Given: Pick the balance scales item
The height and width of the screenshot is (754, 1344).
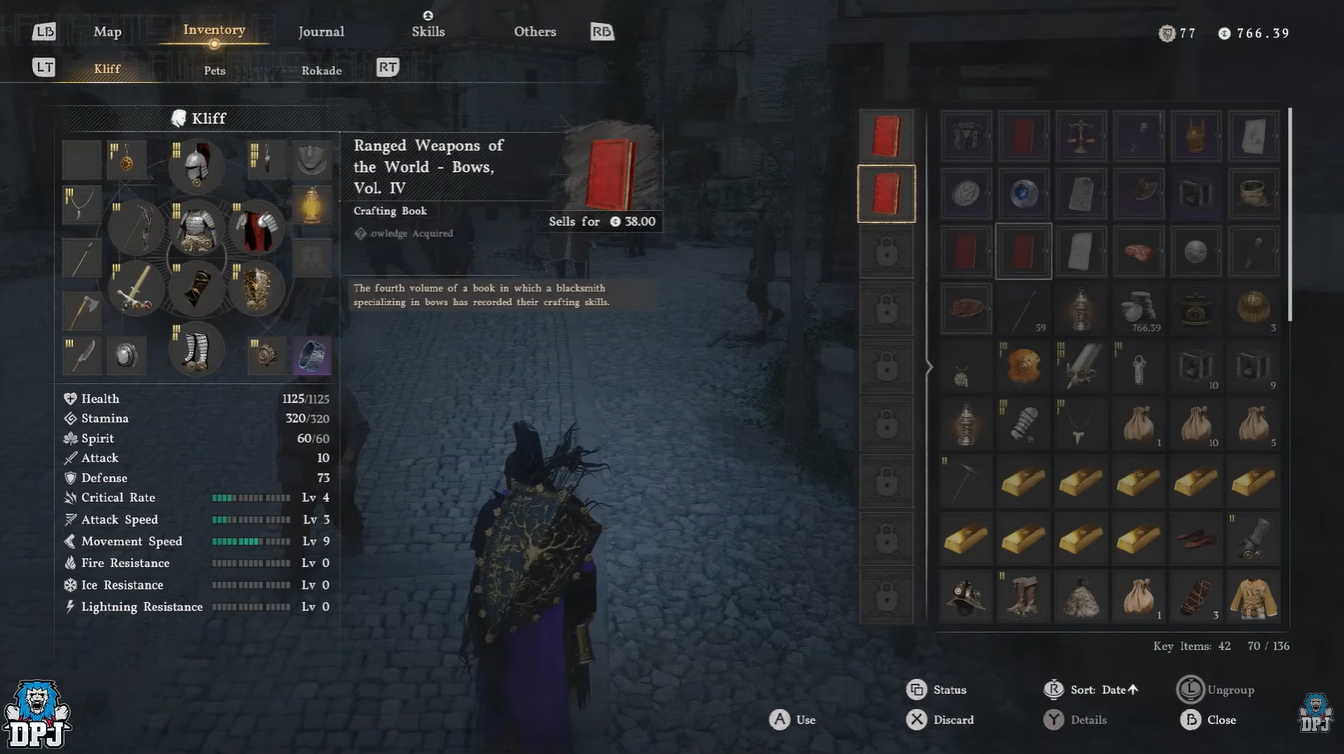Looking at the screenshot, I should tap(1081, 137).
